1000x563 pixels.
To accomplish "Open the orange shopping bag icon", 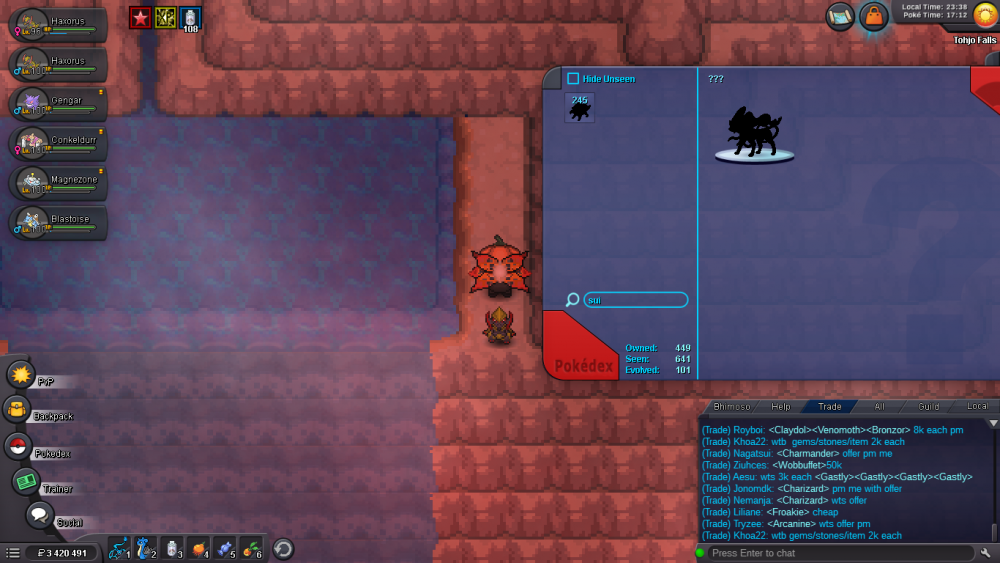I will click(874, 16).
